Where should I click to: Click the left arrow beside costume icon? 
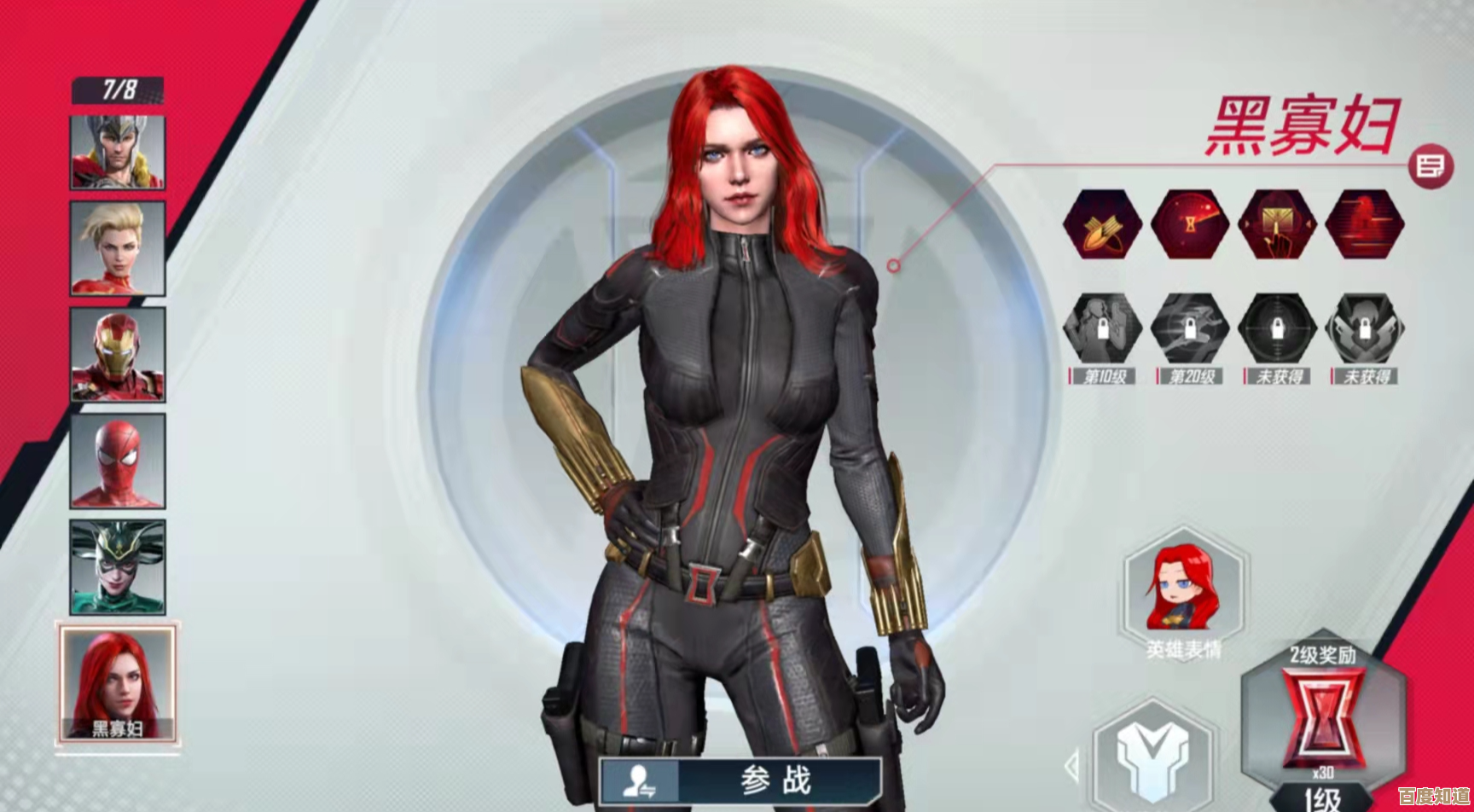pyautogui.click(x=1073, y=765)
